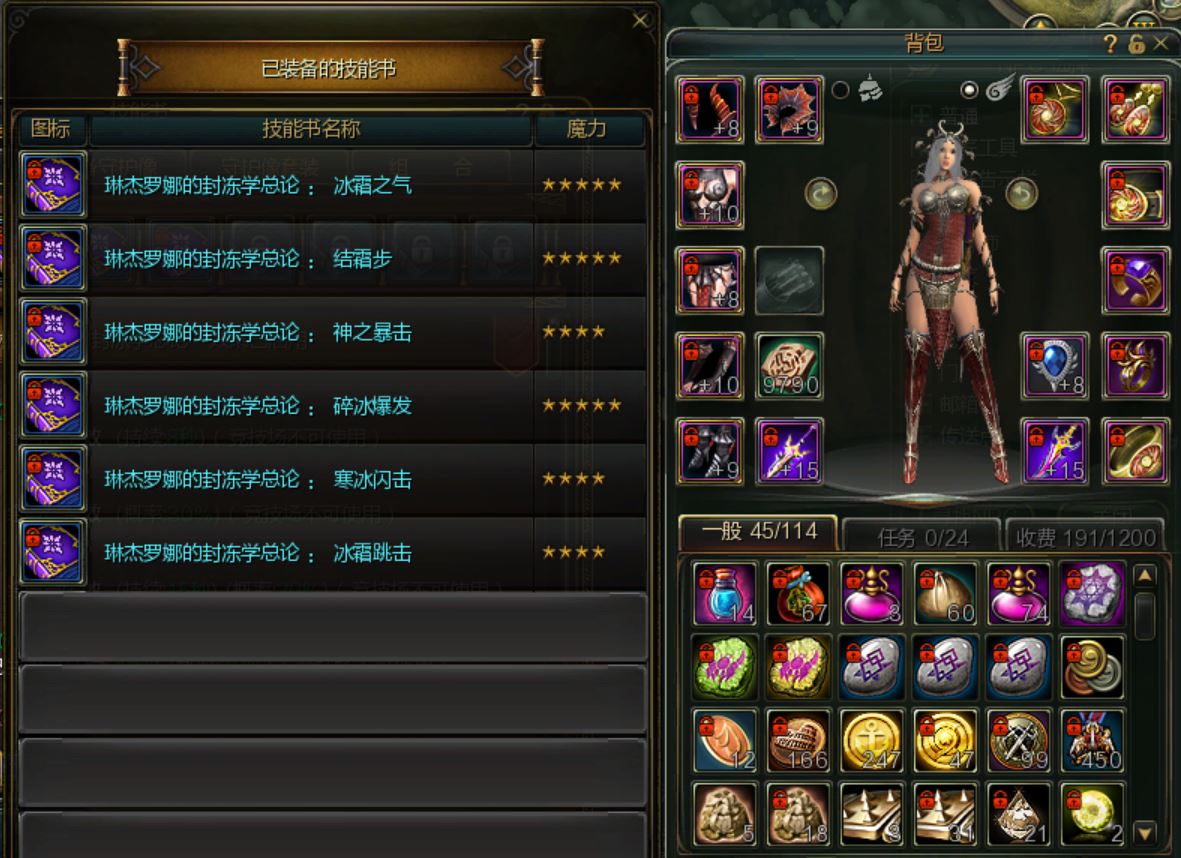
Task: Click the 神之暴击 skill book entry
Action: pos(330,332)
